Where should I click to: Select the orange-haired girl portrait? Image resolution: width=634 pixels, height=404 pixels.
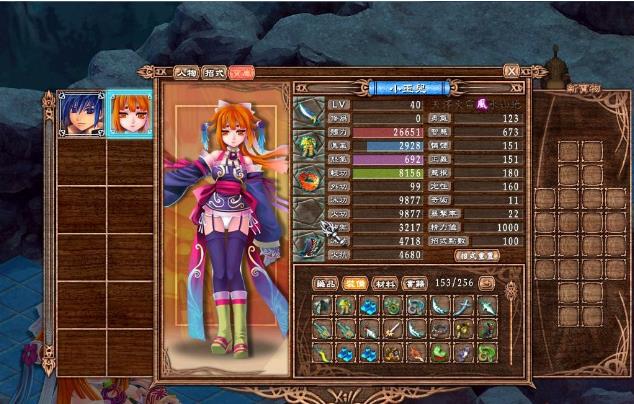coord(129,111)
